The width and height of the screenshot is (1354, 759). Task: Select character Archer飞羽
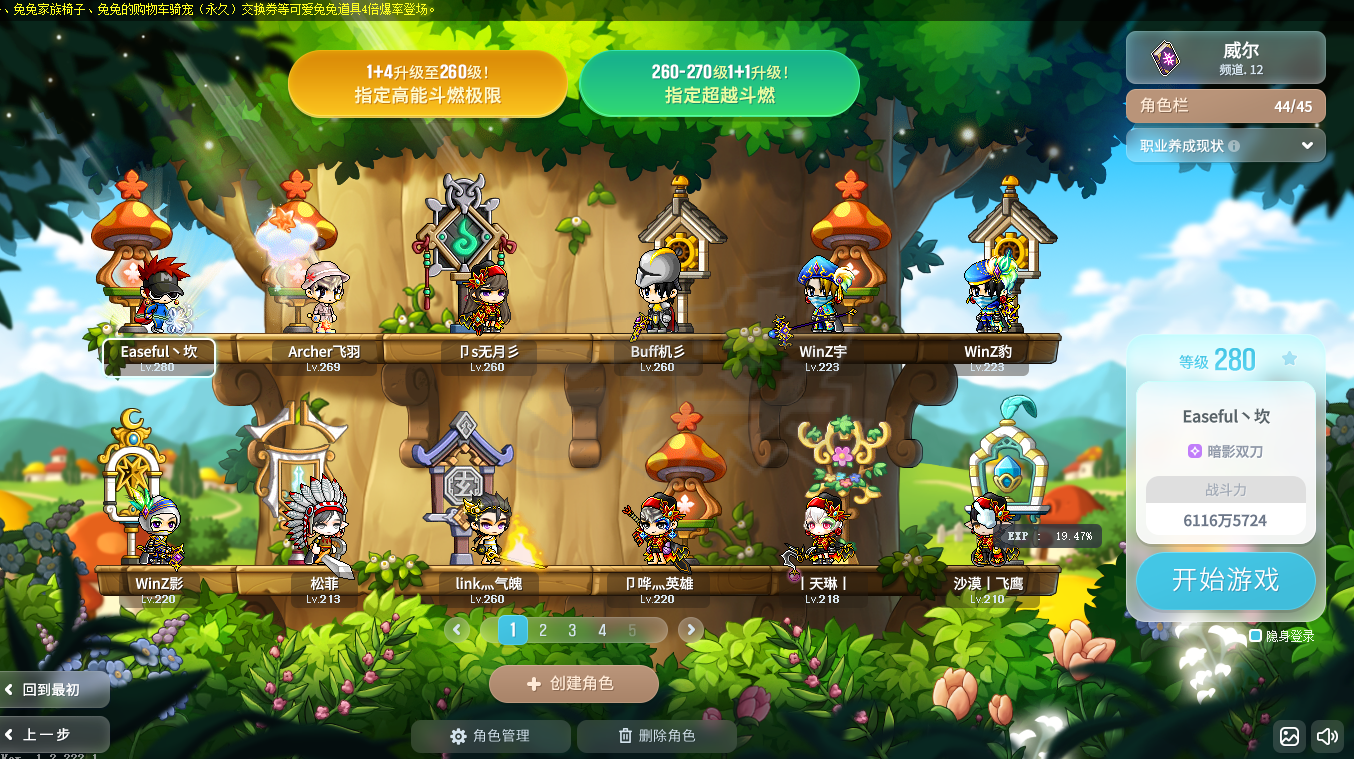(x=323, y=300)
